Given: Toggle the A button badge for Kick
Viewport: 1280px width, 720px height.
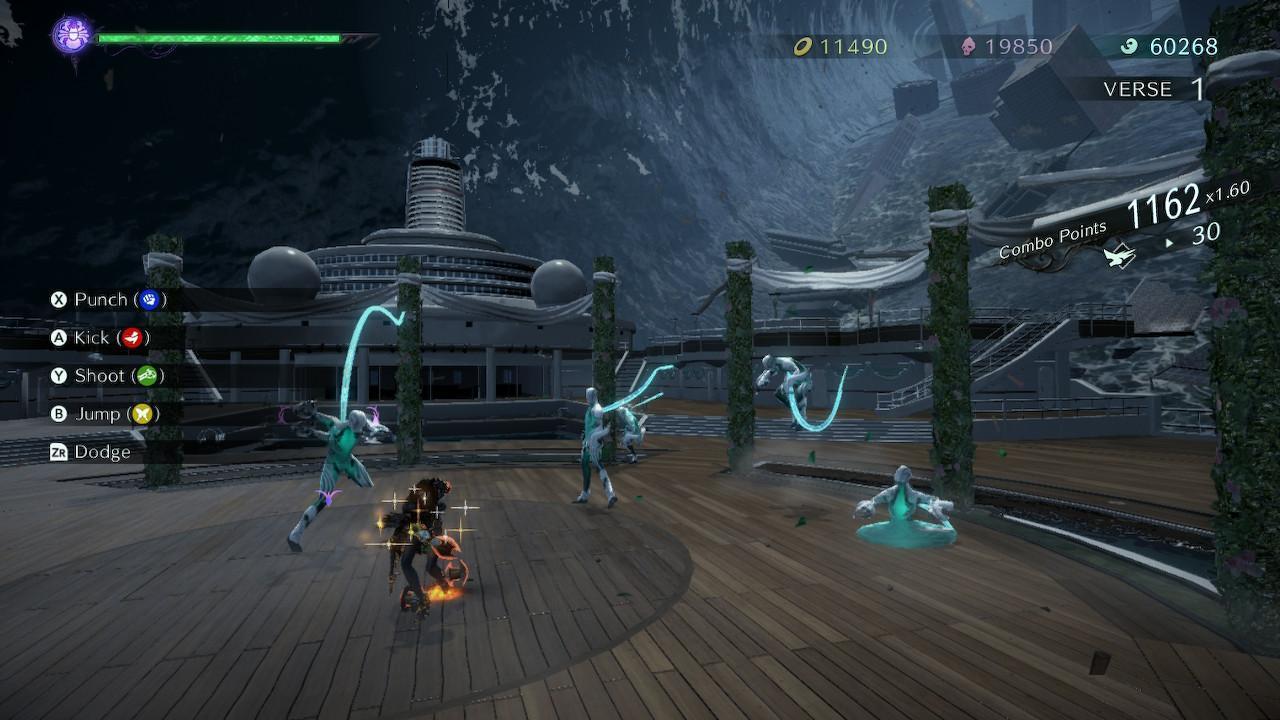Looking at the screenshot, I should coord(57,338).
